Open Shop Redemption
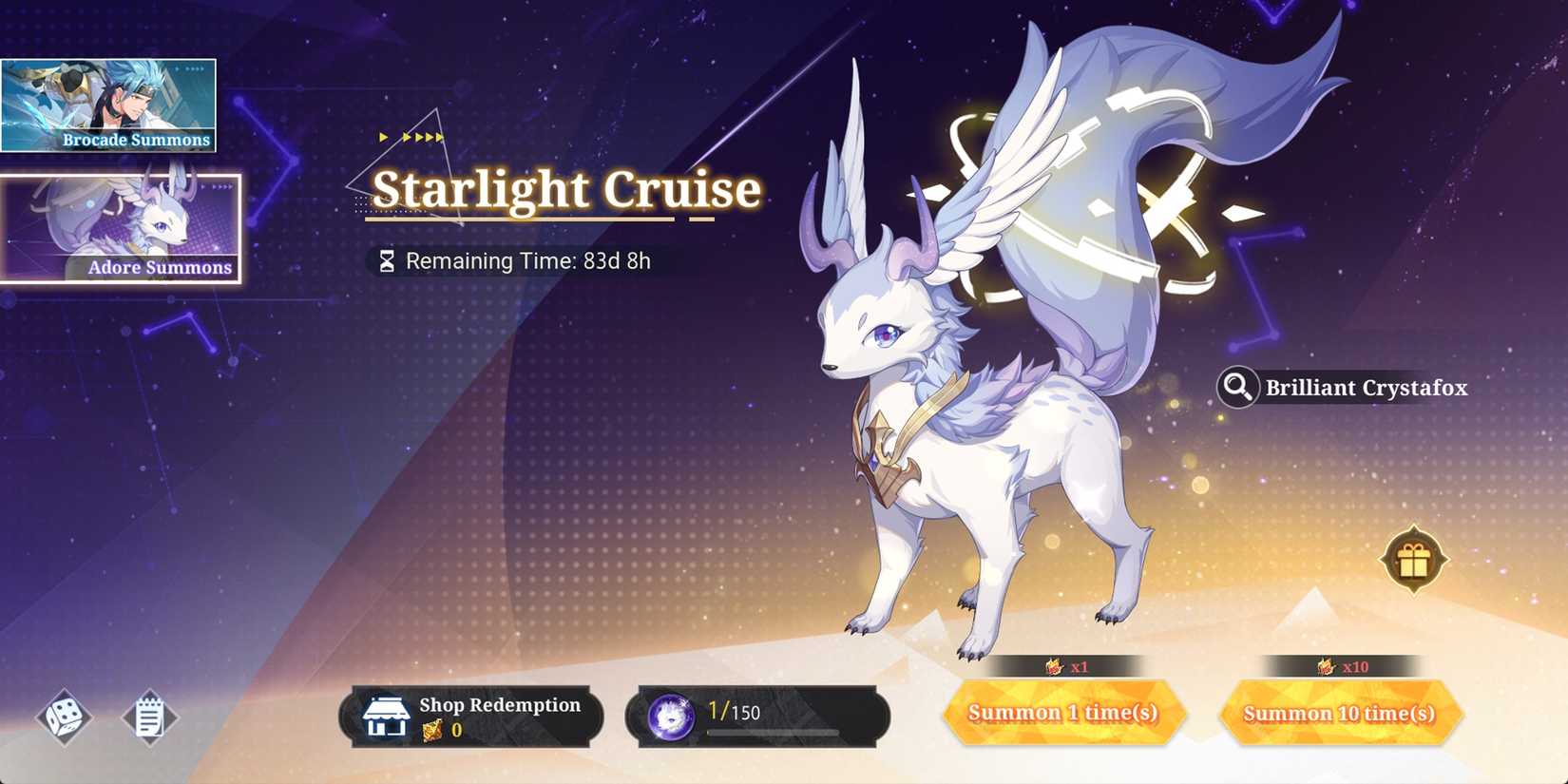 click(472, 716)
